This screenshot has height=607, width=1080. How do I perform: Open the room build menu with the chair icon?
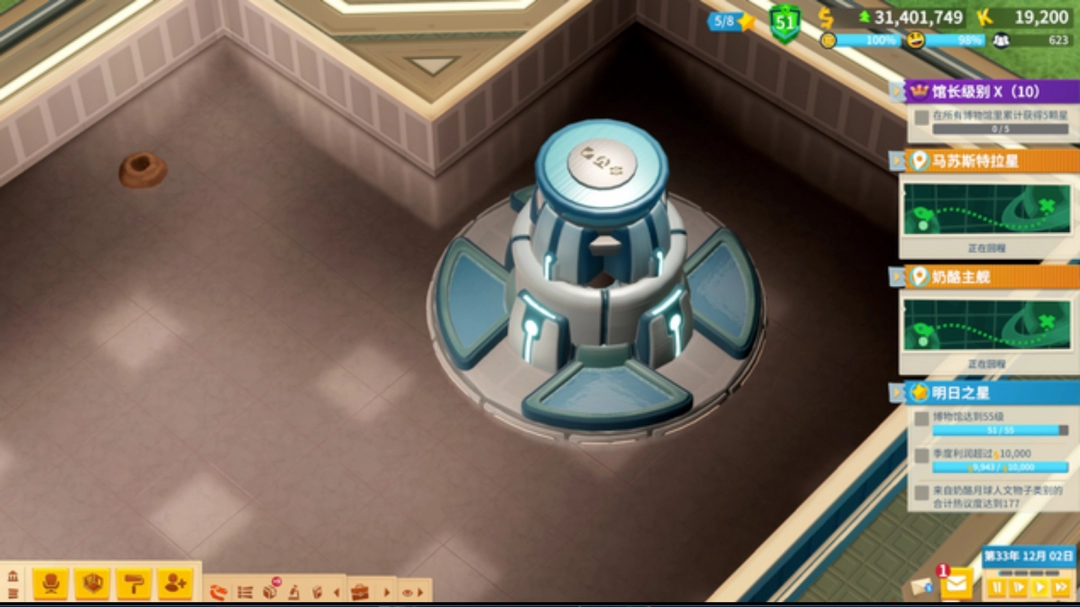click(x=50, y=582)
